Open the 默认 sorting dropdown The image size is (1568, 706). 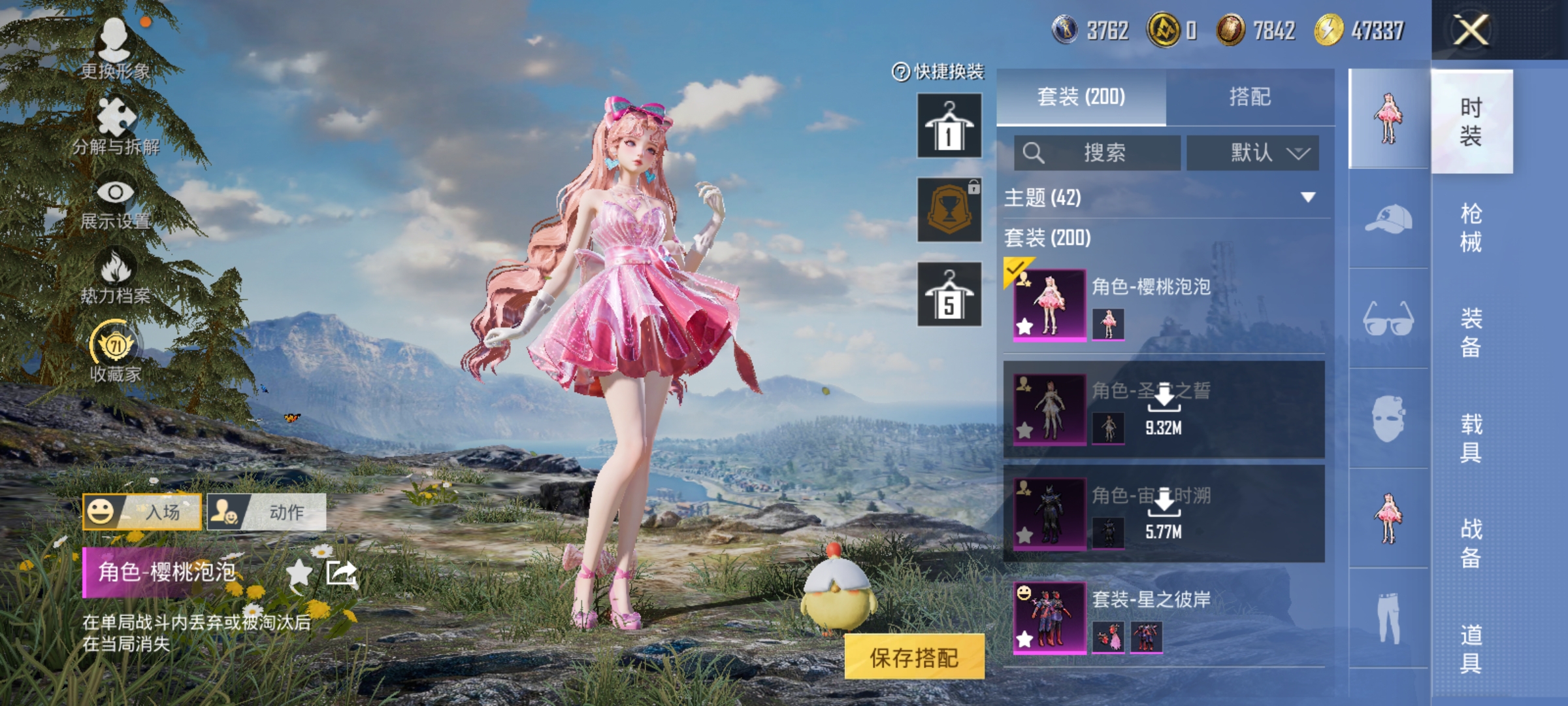coord(1261,152)
